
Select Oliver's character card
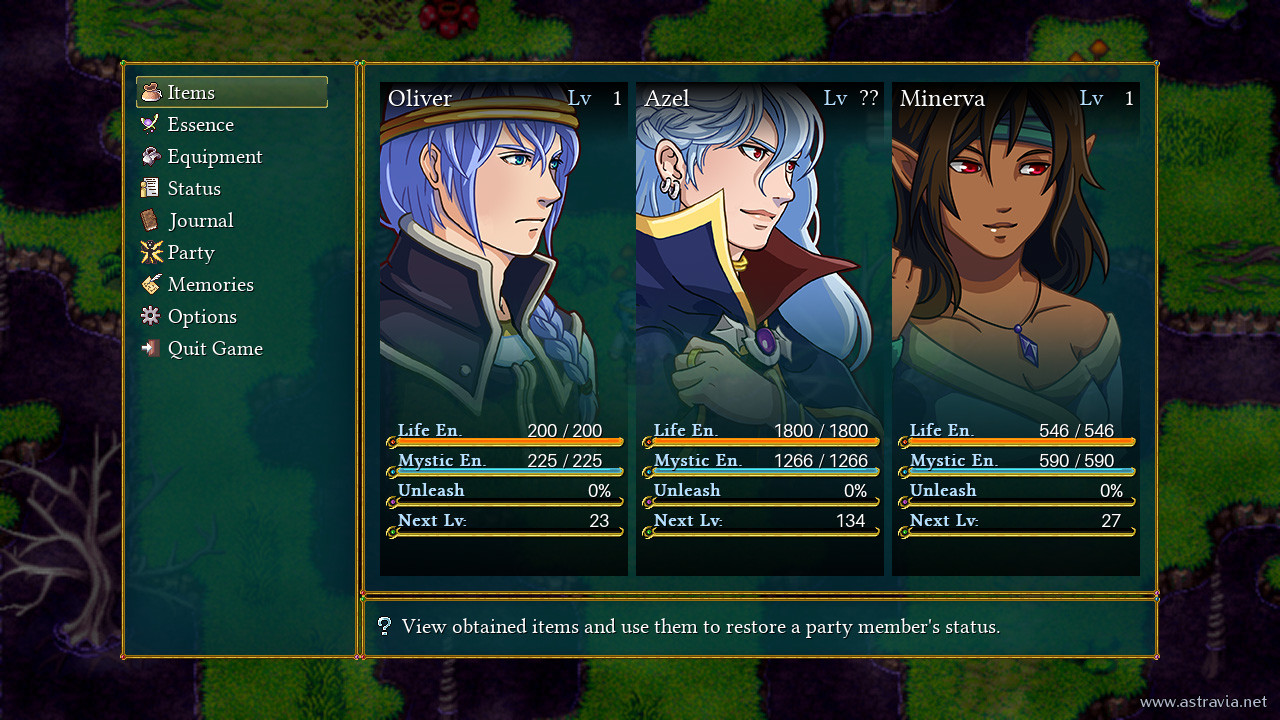(x=504, y=328)
